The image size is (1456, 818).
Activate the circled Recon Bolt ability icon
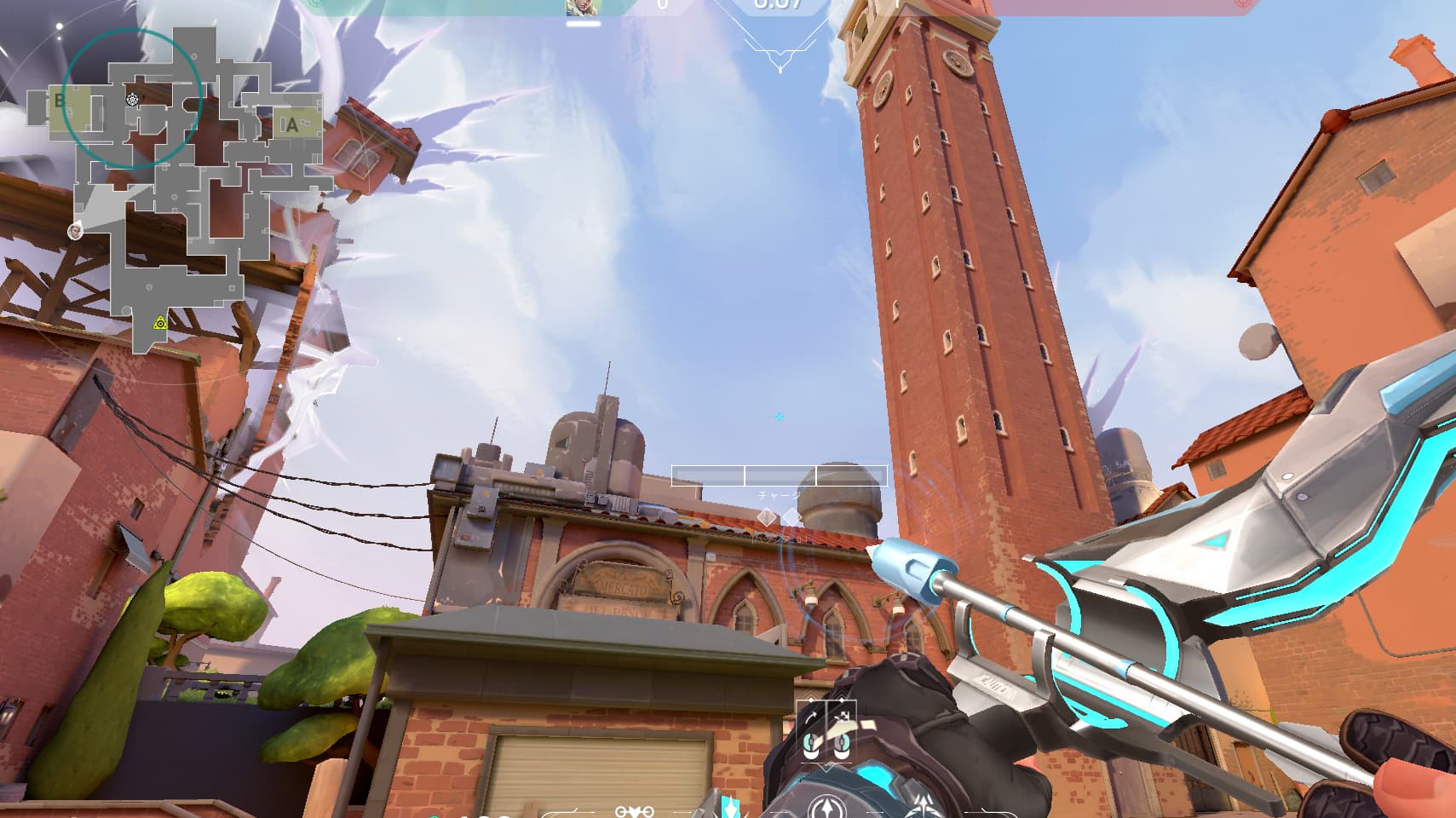826,807
